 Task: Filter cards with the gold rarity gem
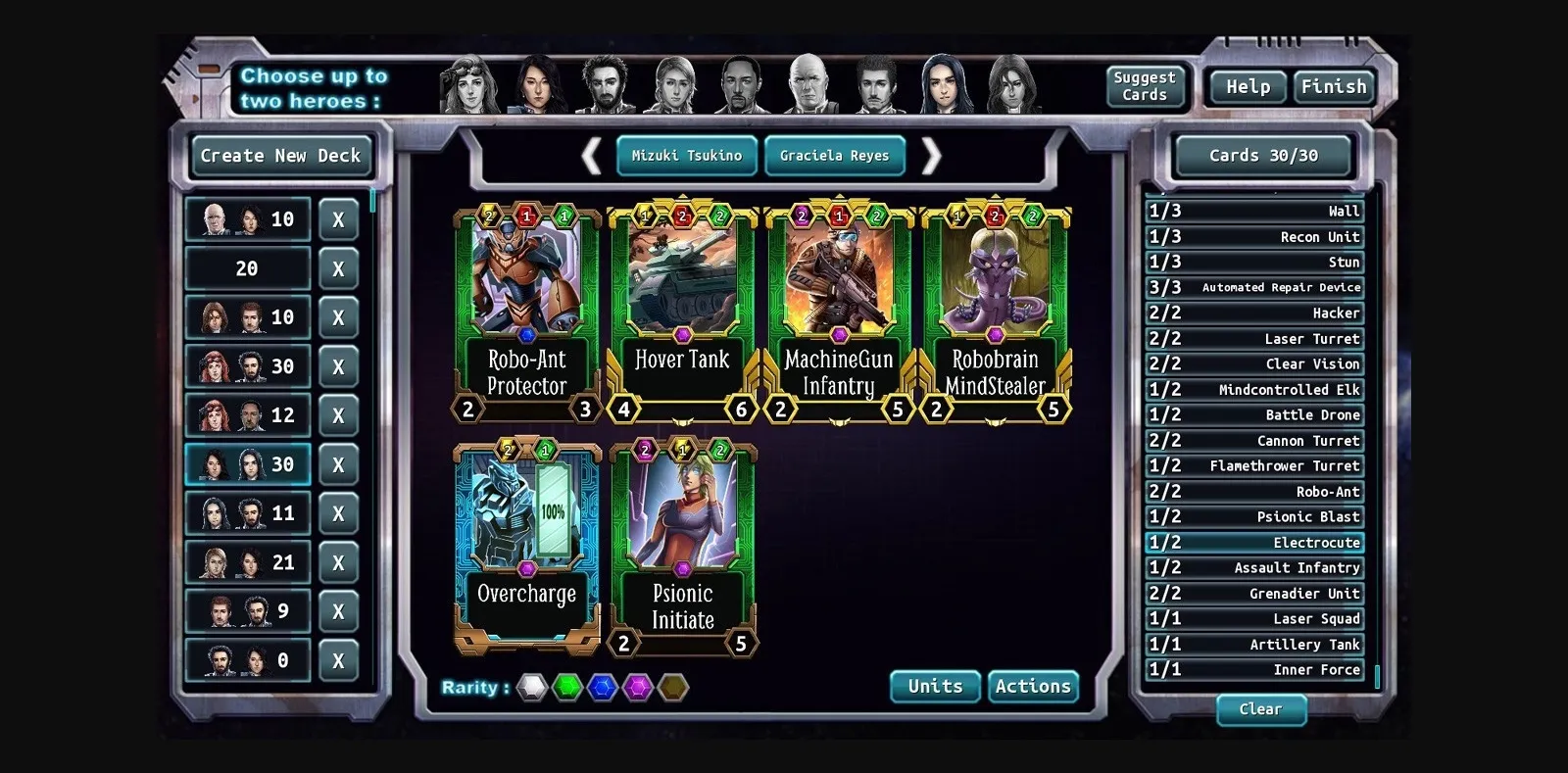click(674, 687)
